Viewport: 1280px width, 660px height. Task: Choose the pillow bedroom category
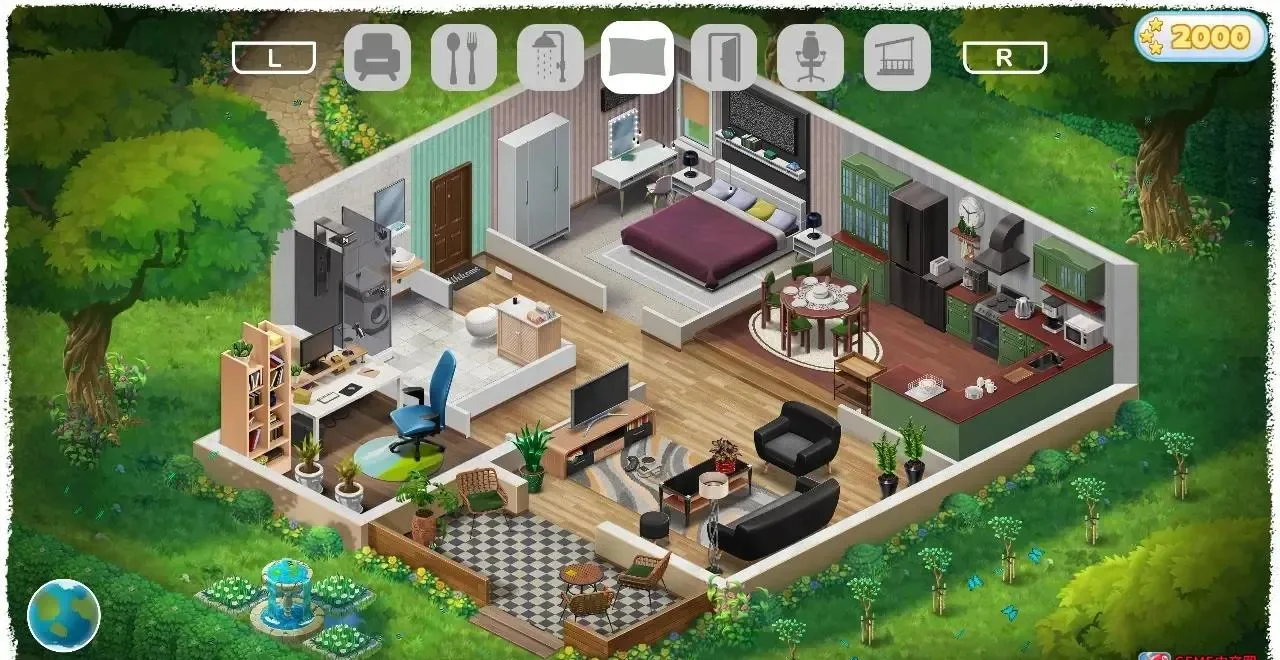pos(637,58)
